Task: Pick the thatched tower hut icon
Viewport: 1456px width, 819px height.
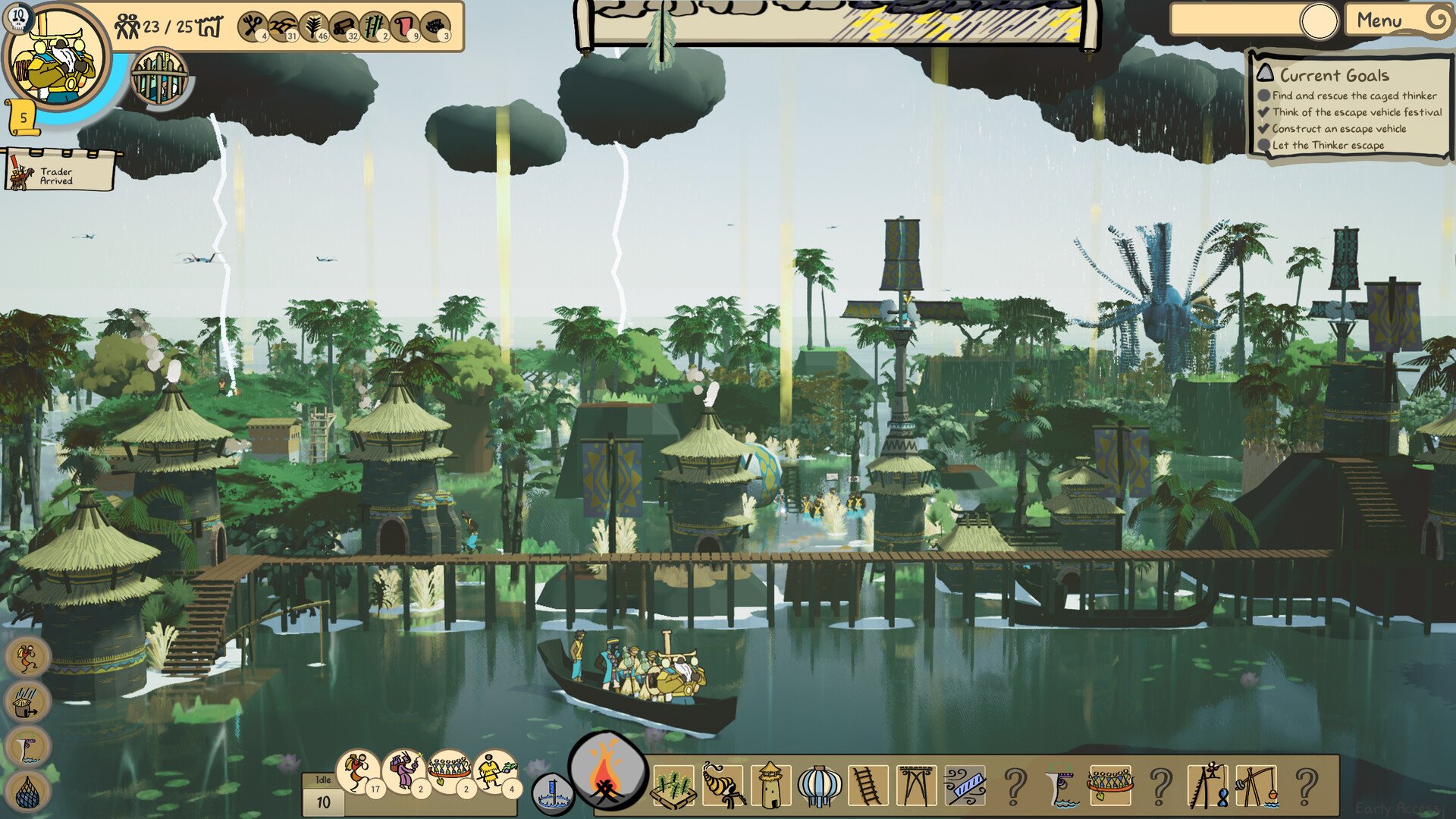Action: tap(770, 786)
